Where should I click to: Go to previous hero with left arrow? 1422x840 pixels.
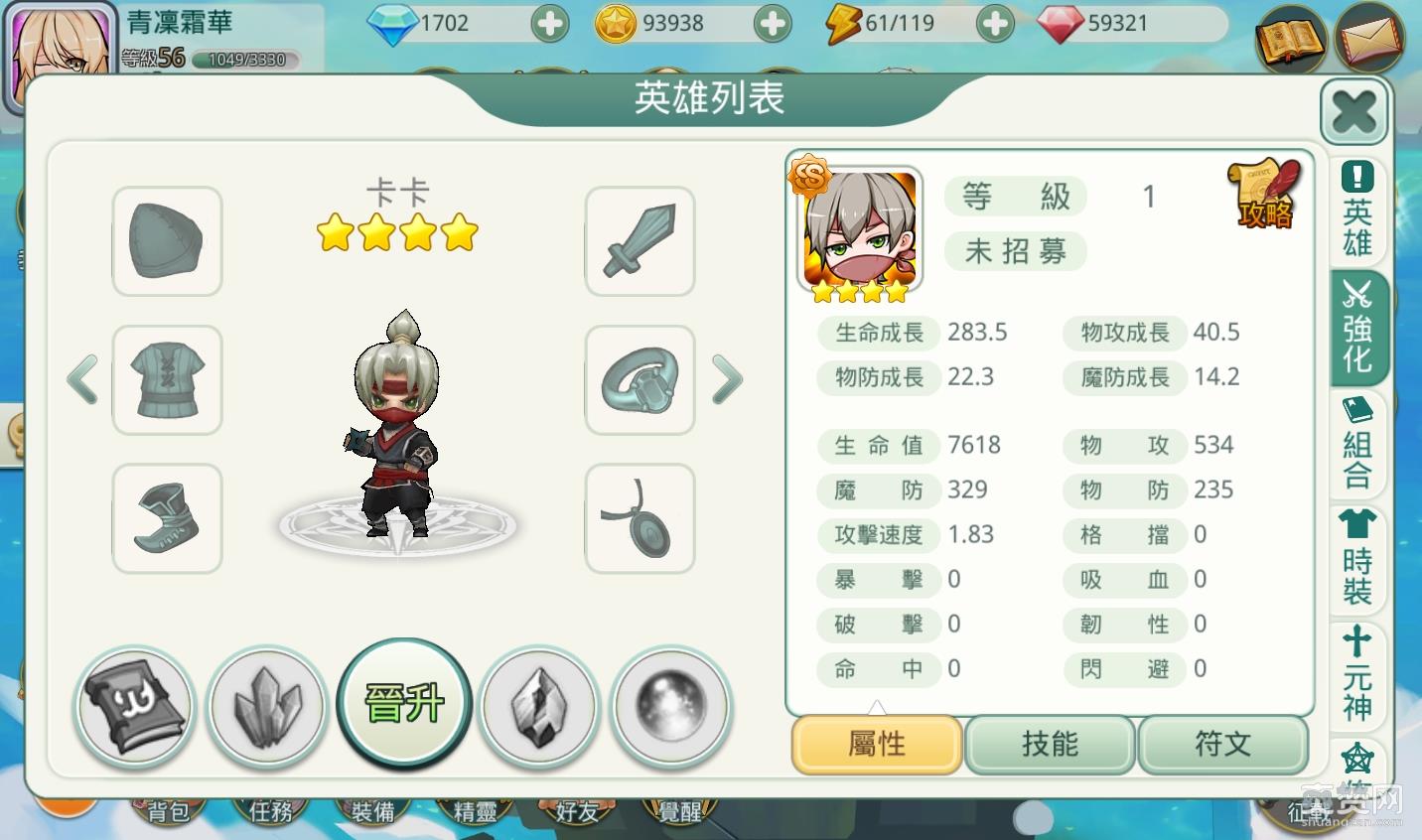83,380
